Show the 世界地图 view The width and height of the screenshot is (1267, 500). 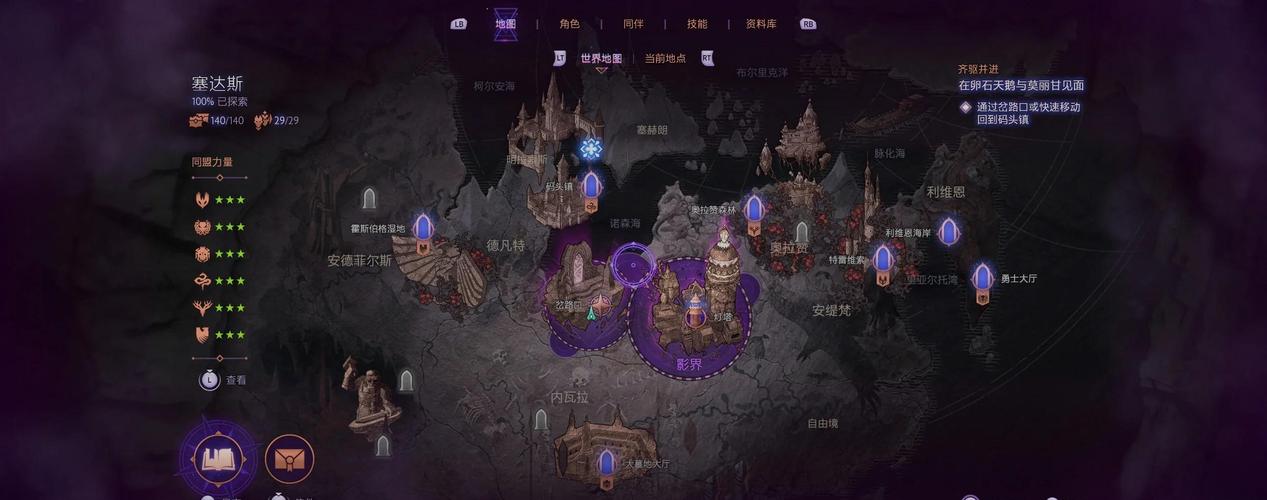[601, 58]
